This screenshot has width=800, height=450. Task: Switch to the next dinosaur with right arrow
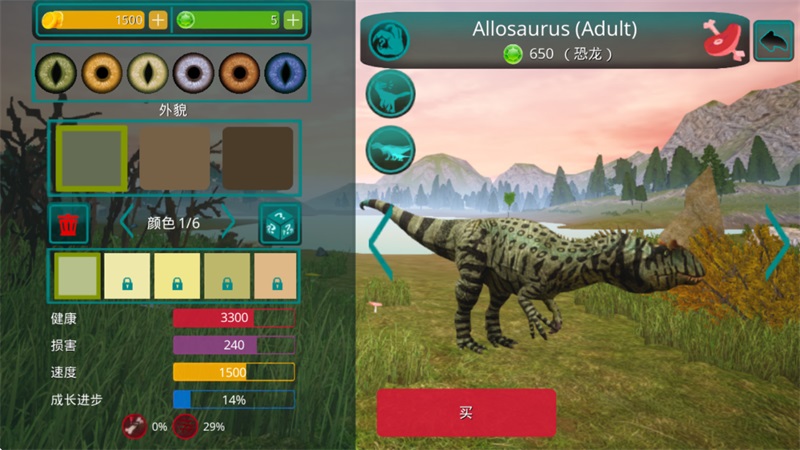tap(776, 243)
